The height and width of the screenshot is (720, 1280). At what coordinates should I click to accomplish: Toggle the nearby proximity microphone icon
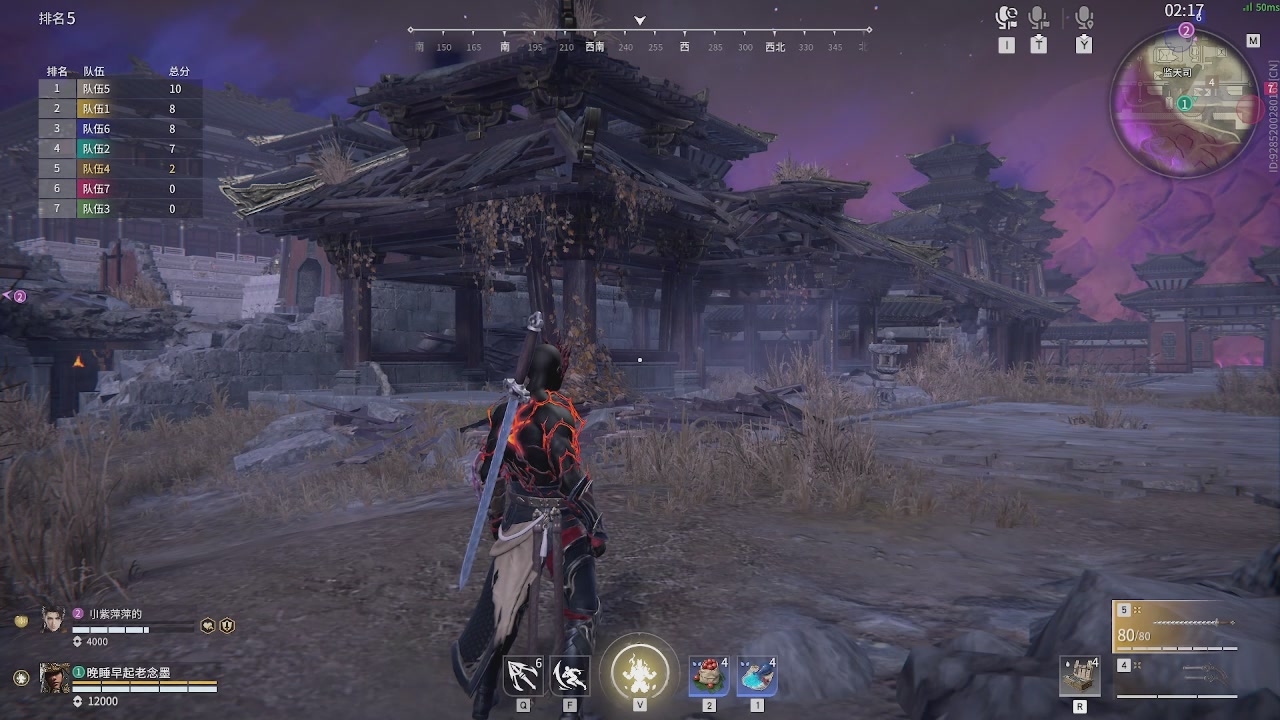pyautogui.click(x=1084, y=19)
